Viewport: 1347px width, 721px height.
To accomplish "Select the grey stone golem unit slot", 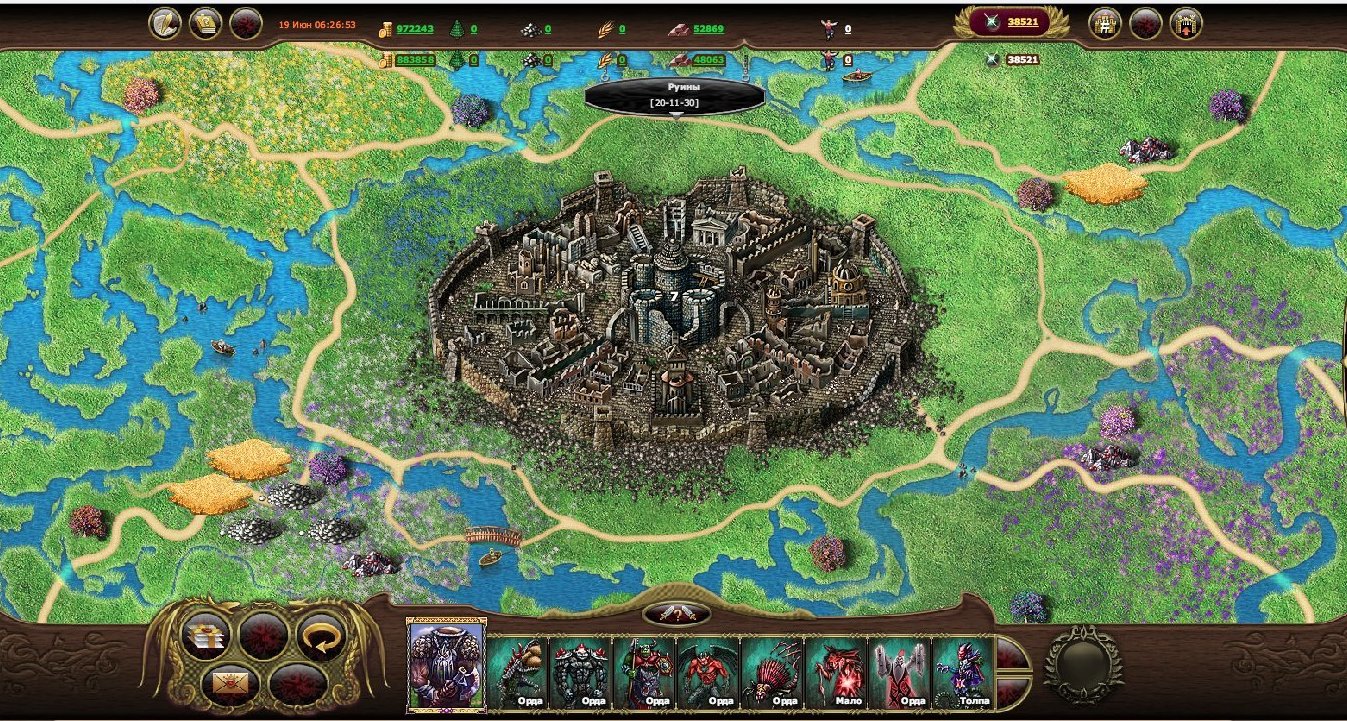I will (x=581, y=671).
